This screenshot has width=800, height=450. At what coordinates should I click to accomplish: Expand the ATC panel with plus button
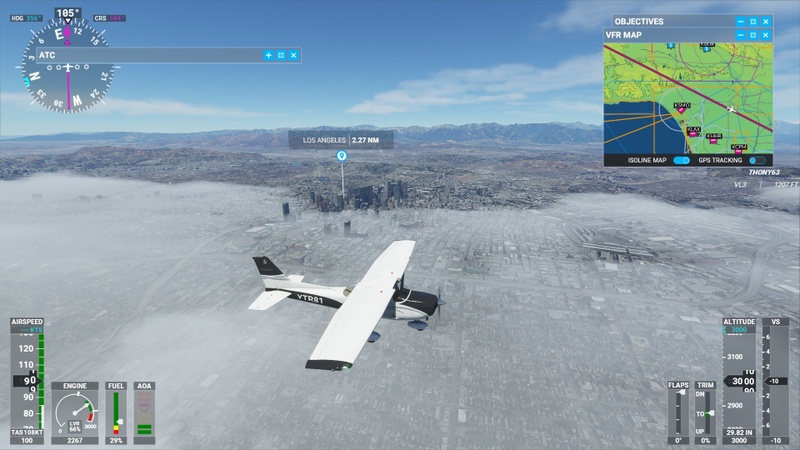pyautogui.click(x=268, y=55)
